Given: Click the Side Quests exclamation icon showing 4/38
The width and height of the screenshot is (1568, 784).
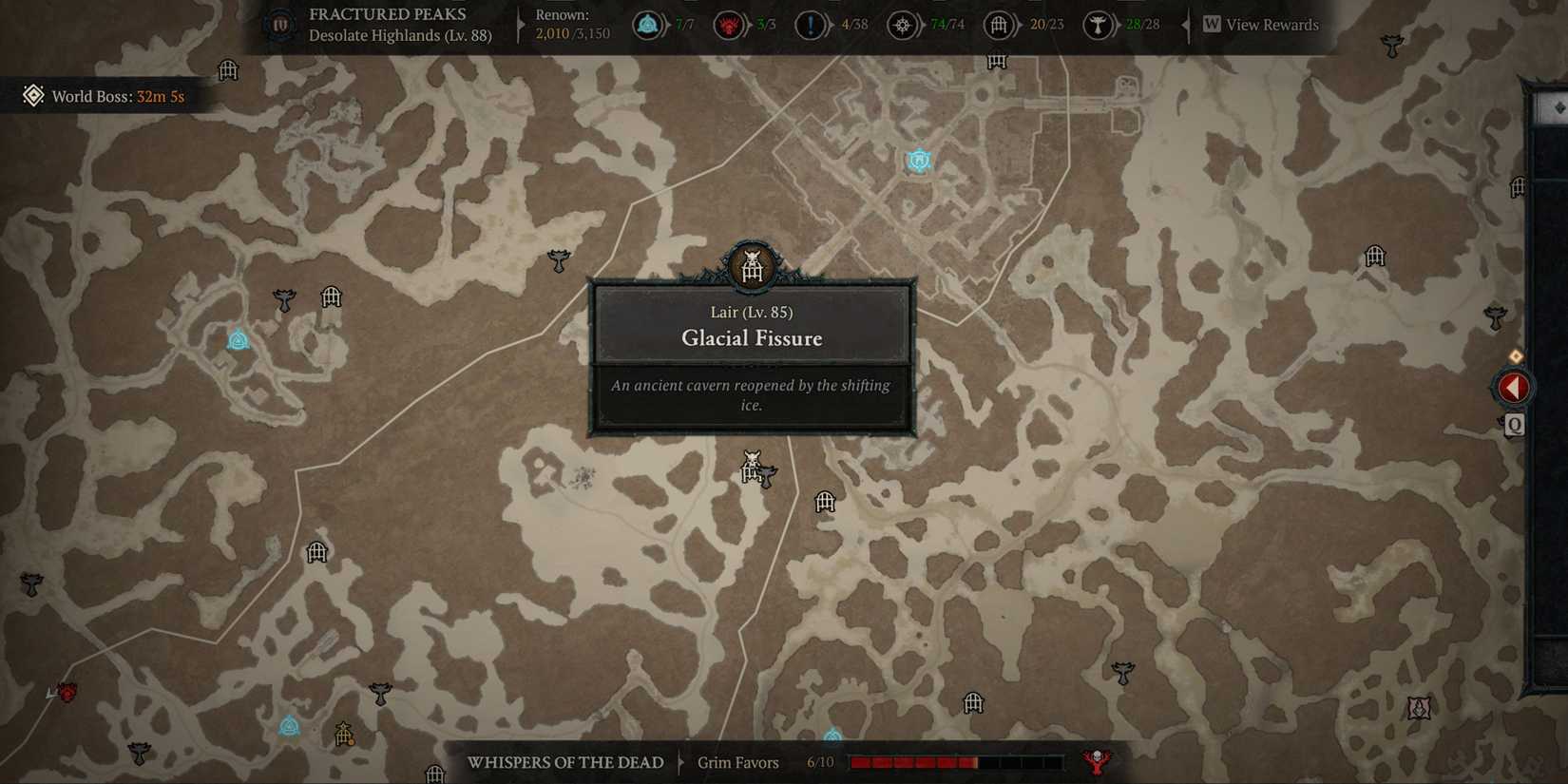Looking at the screenshot, I should click(x=810, y=26).
